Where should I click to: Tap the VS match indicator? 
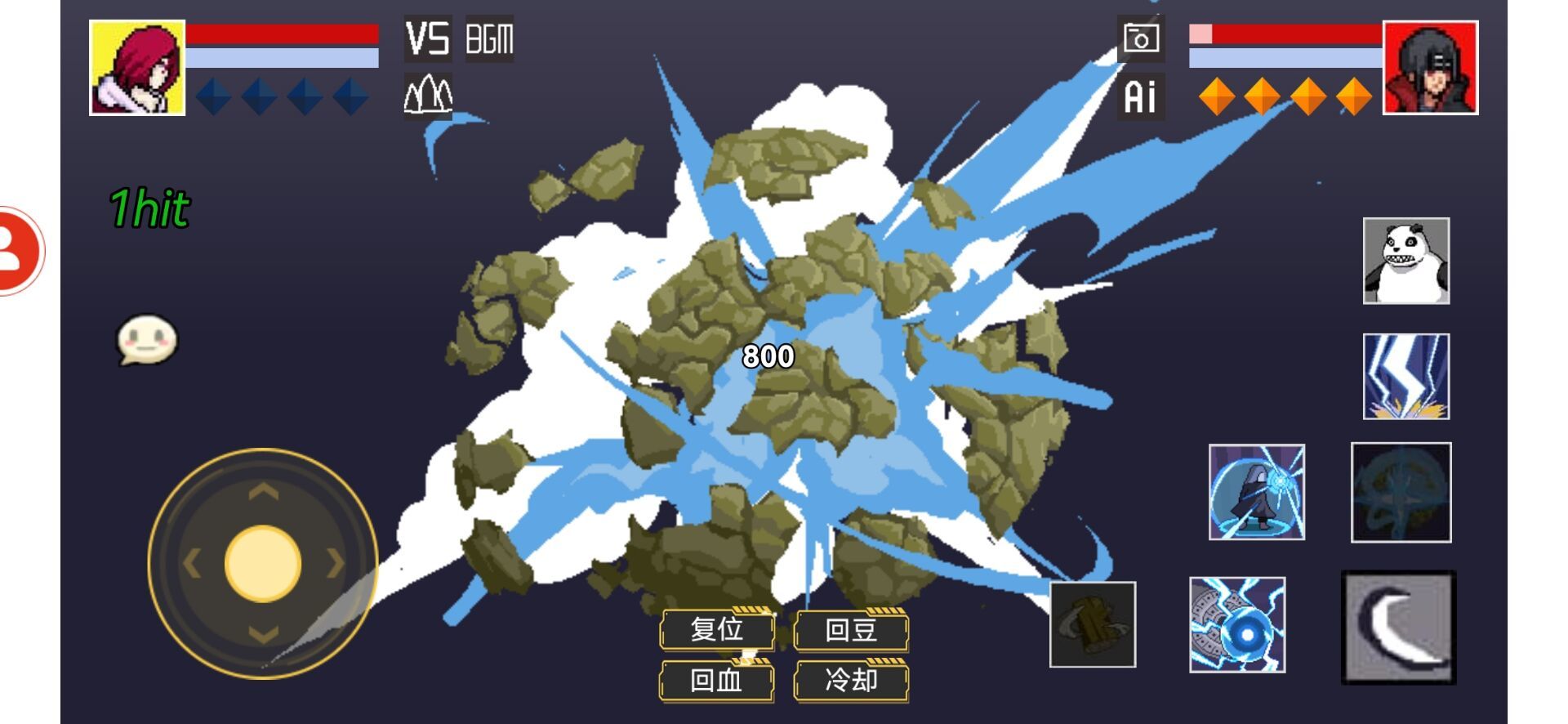(428, 38)
